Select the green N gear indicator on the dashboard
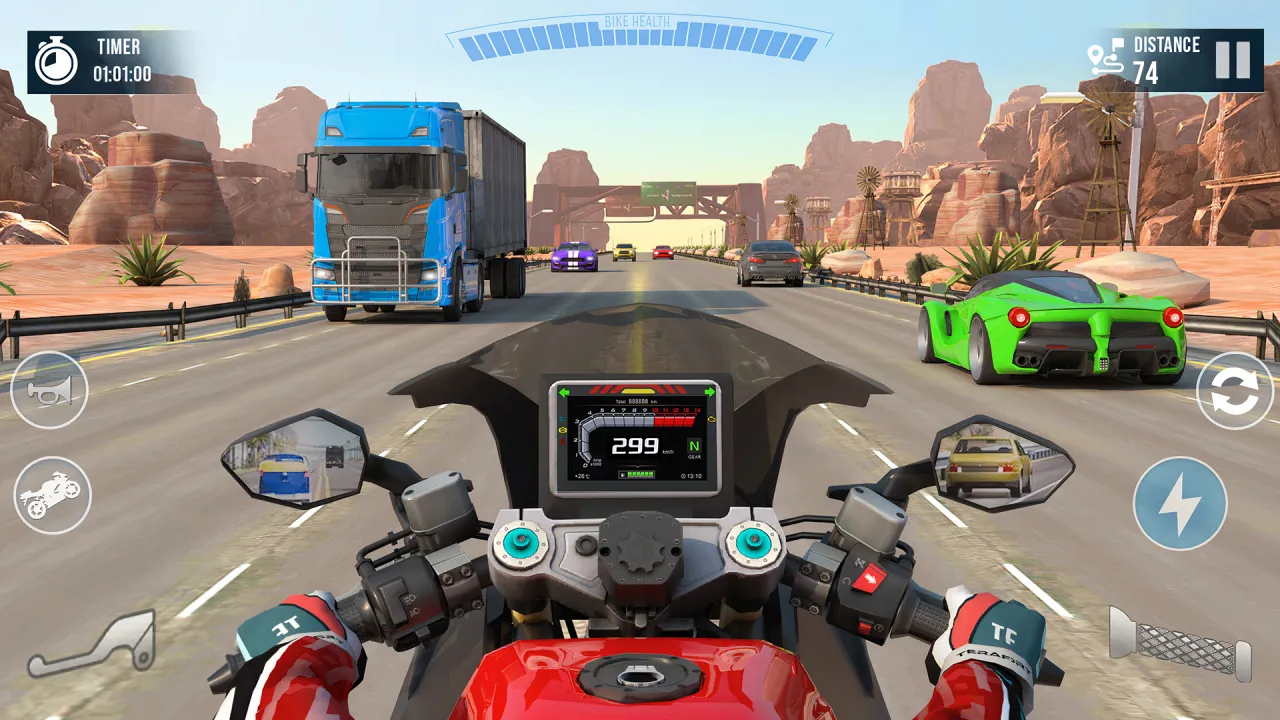Image resolution: width=1280 pixels, height=720 pixels. [695, 446]
